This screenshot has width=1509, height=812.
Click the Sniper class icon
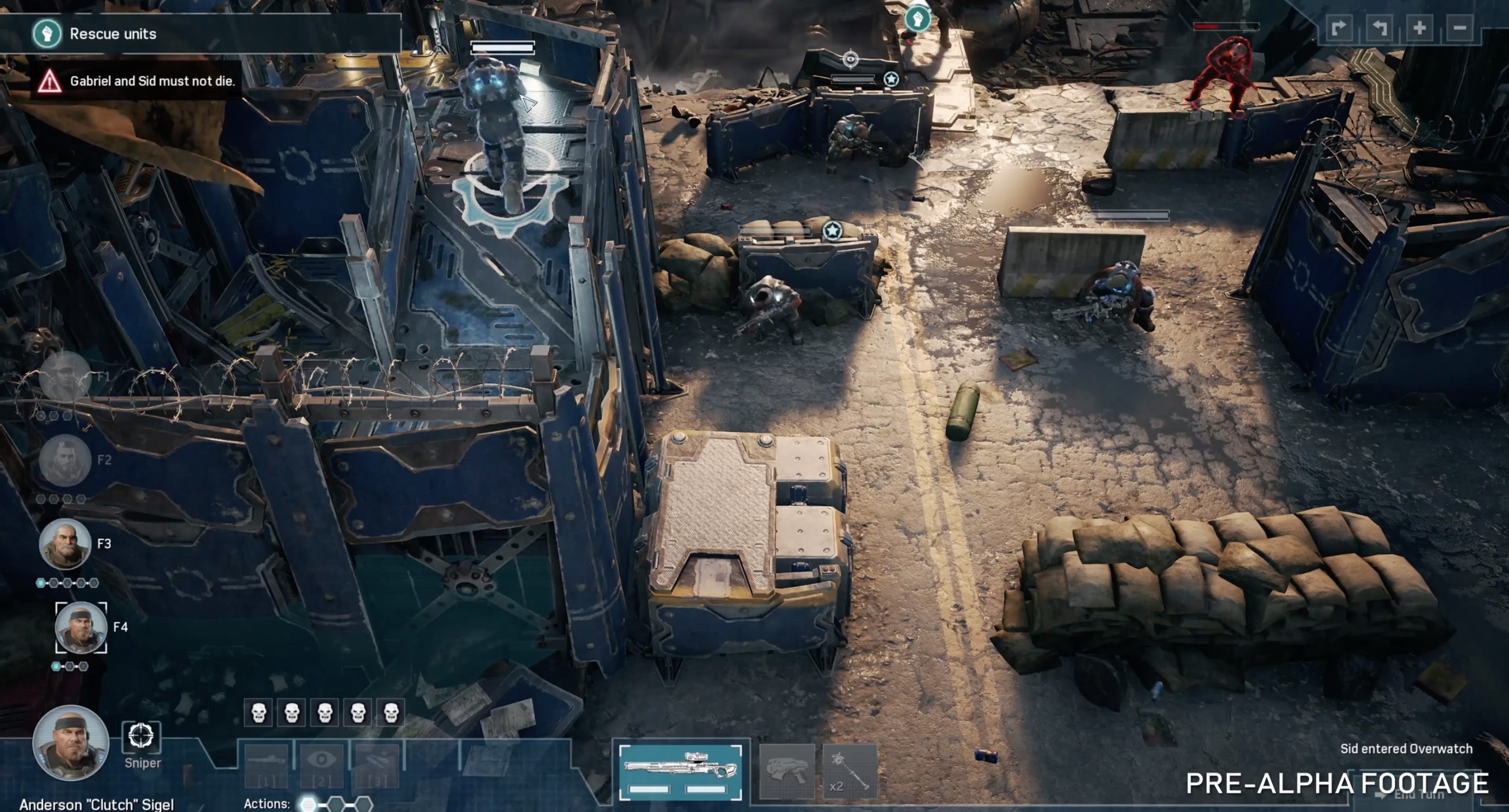tap(141, 737)
